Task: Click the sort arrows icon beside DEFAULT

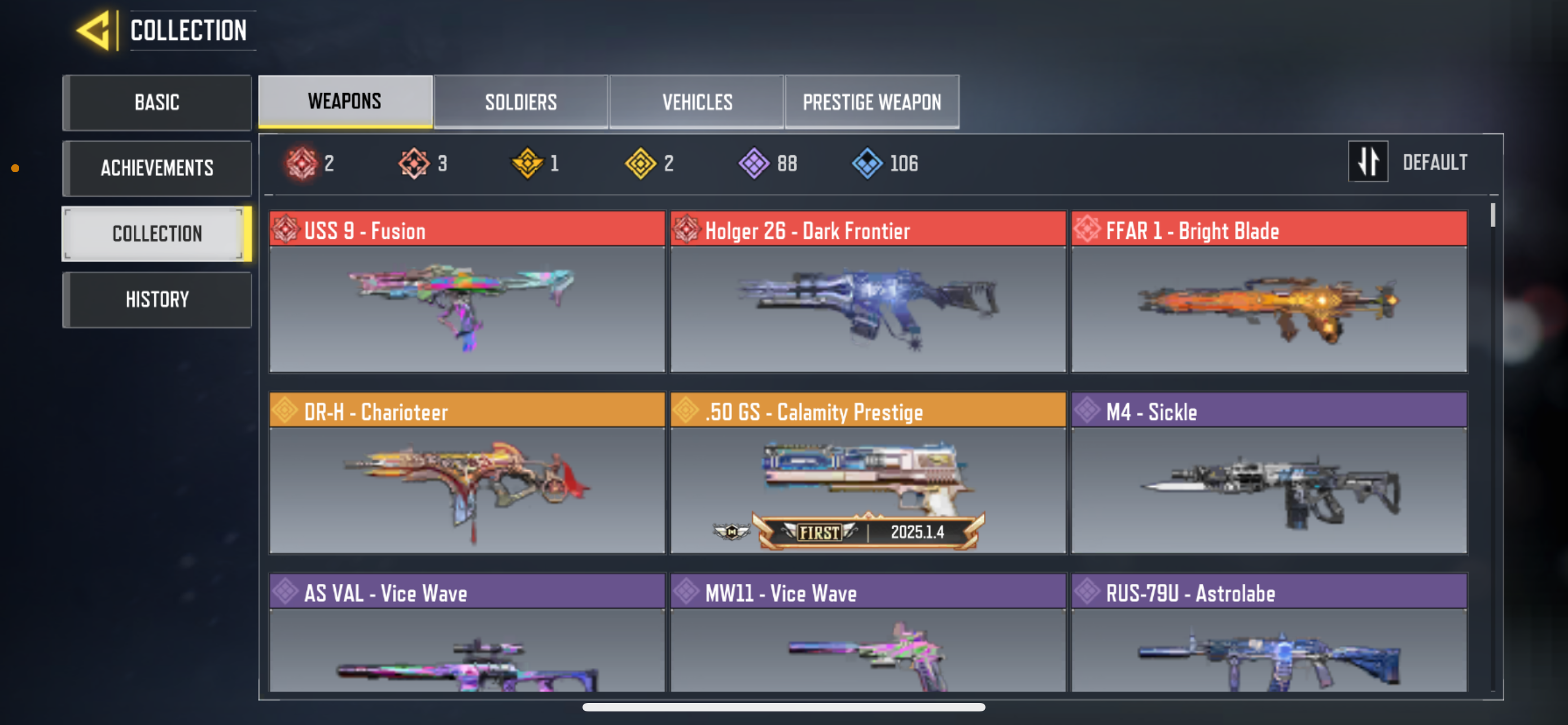Action: point(1368,161)
